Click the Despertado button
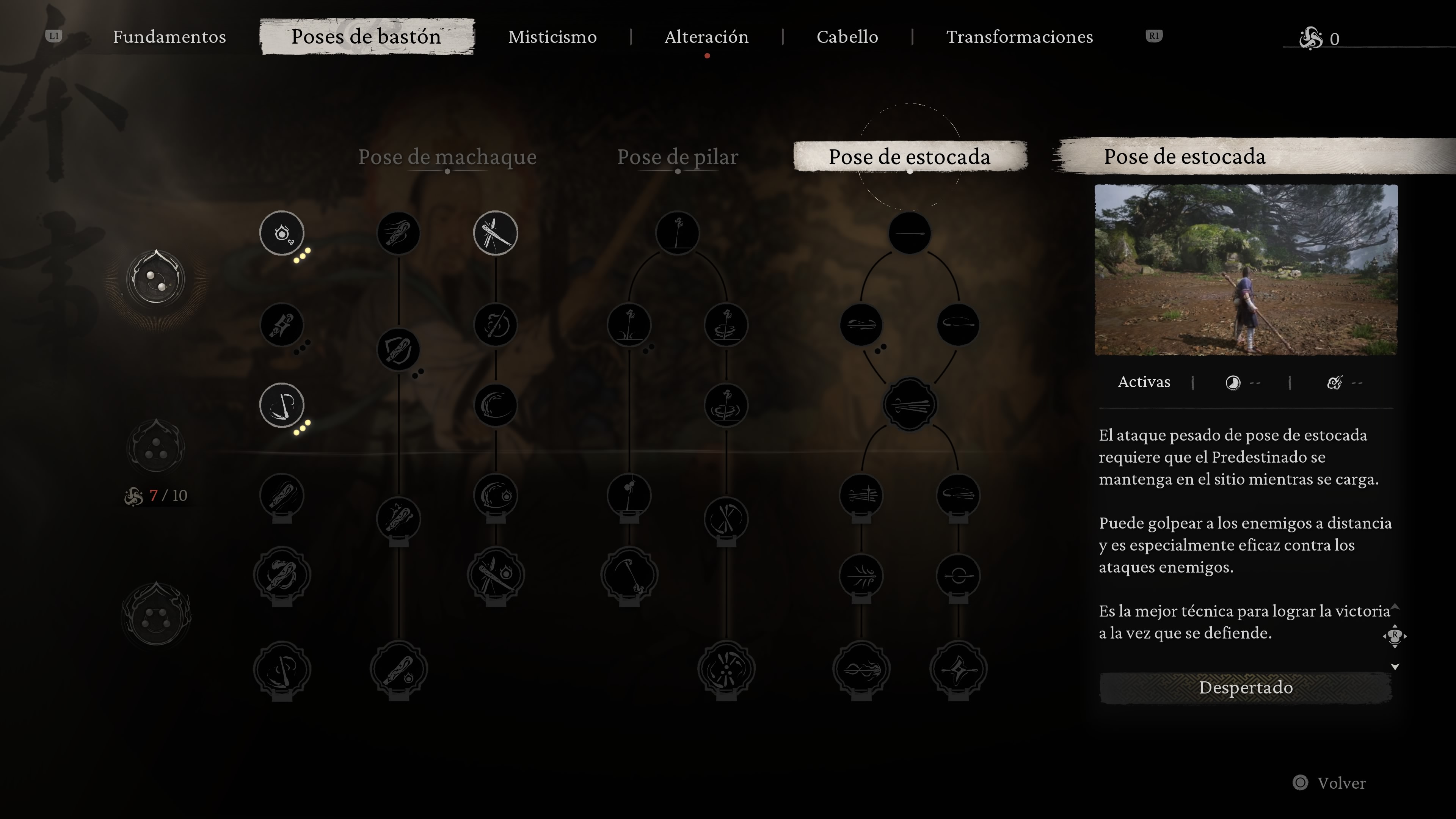The image size is (1456, 819). point(1245,687)
